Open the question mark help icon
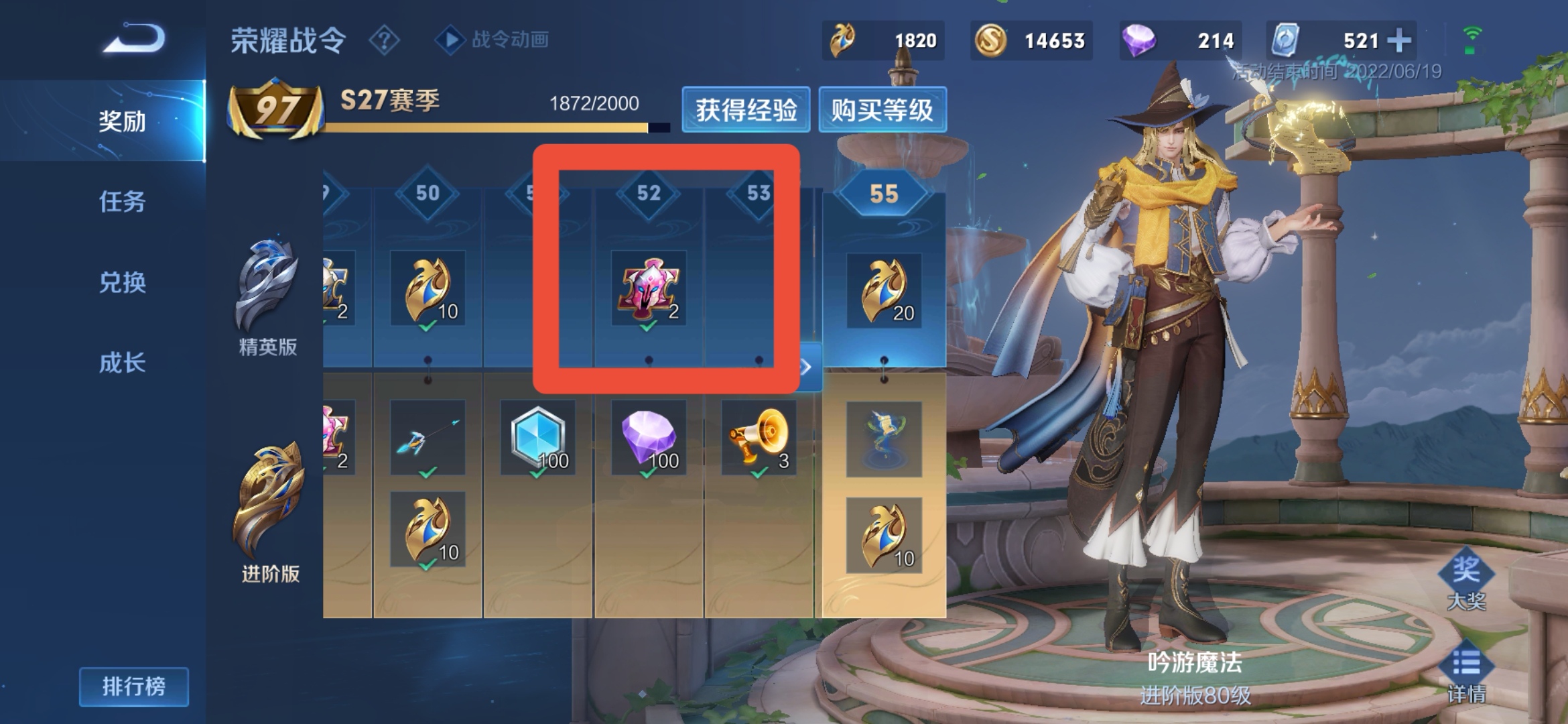Image resolution: width=1568 pixels, height=724 pixels. point(384,41)
